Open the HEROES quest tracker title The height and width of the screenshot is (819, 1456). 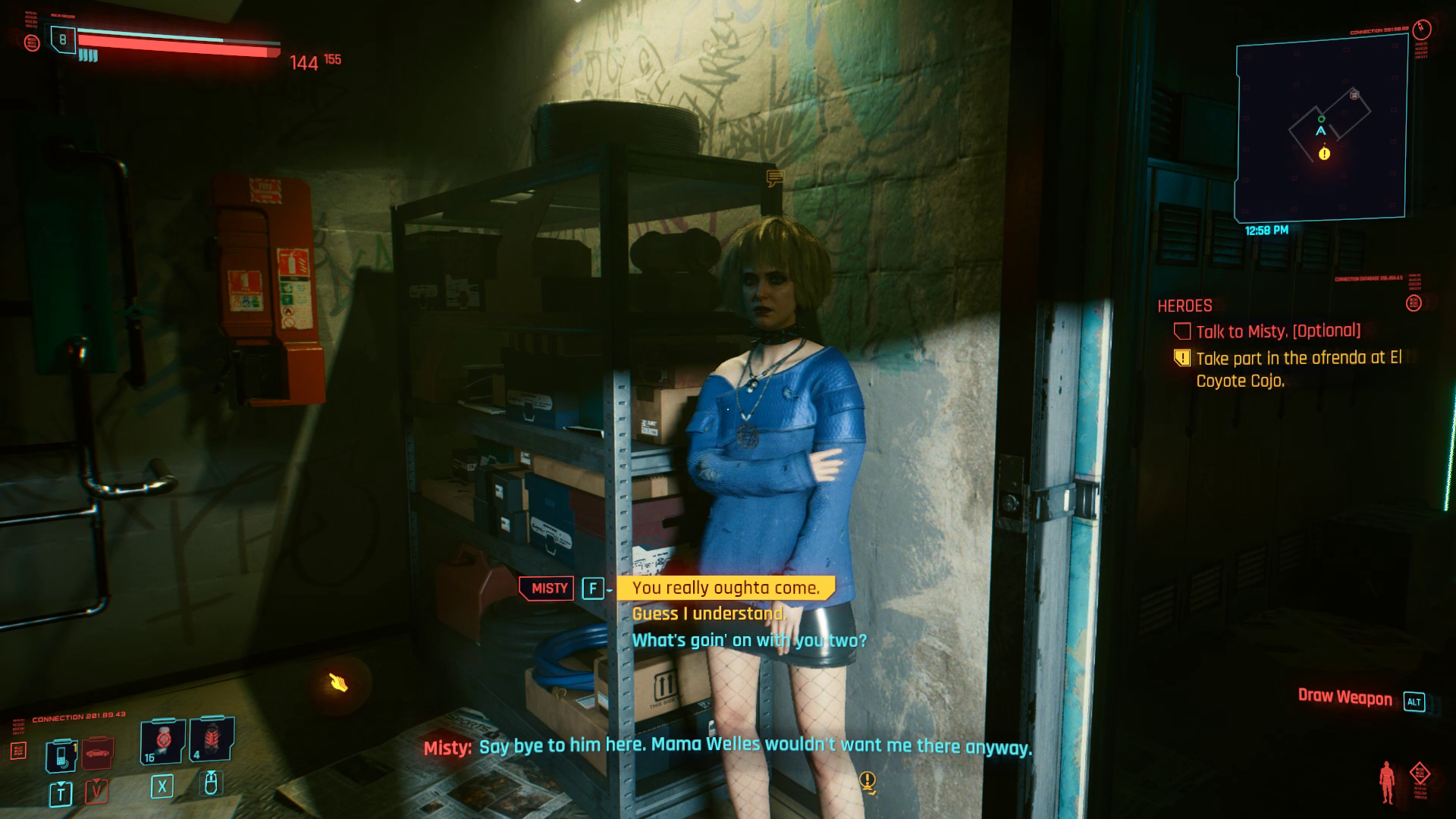(x=1185, y=306)
